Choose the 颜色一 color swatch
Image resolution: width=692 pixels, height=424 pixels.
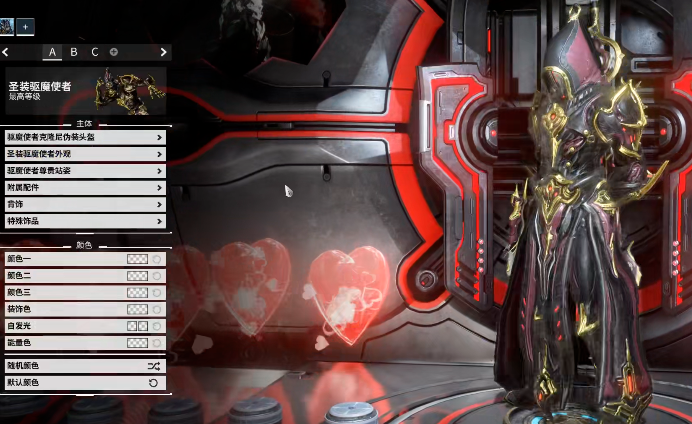coord(137,258)
